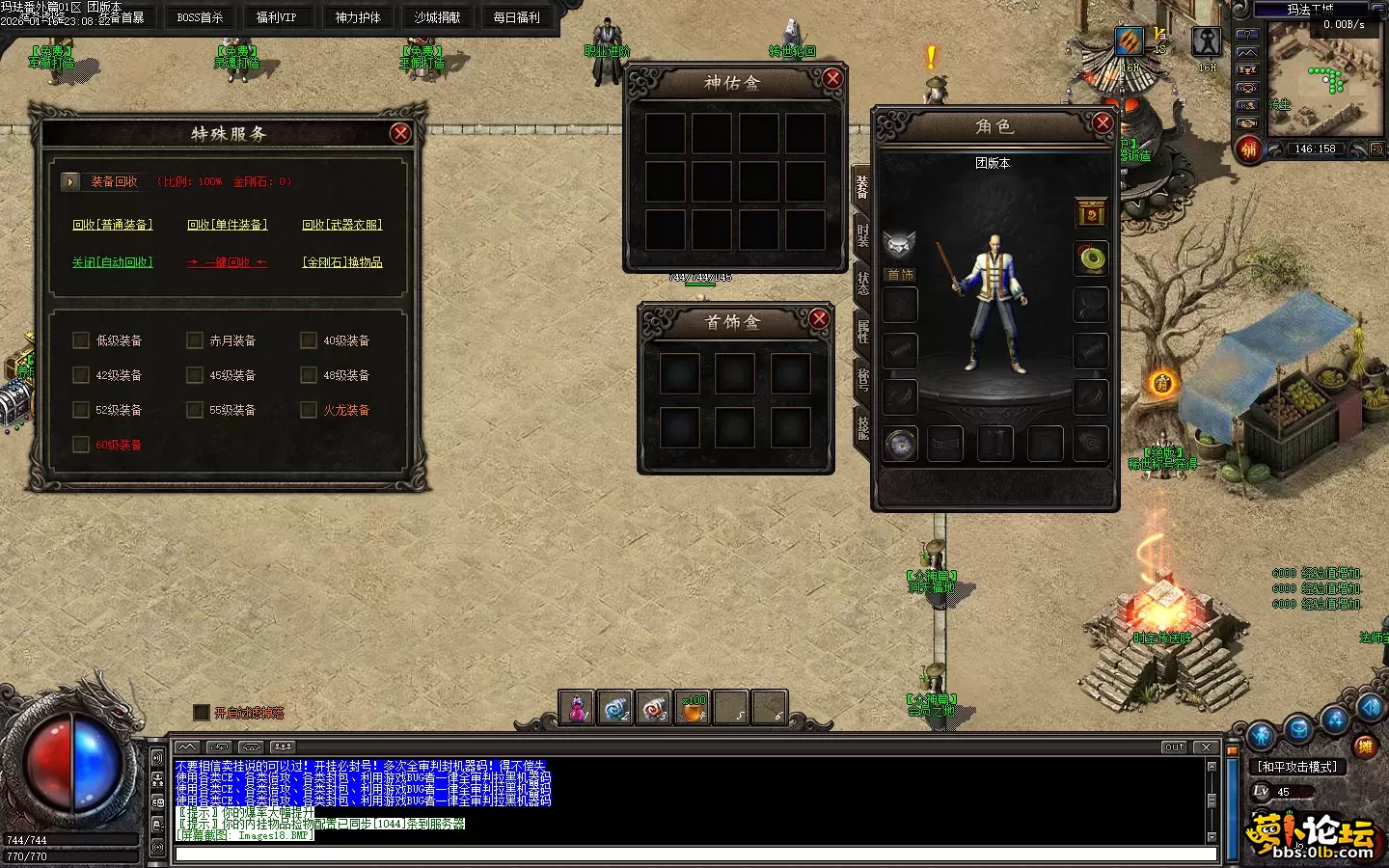Open the 每日福利 daily rewards menu

coord(516,17)
